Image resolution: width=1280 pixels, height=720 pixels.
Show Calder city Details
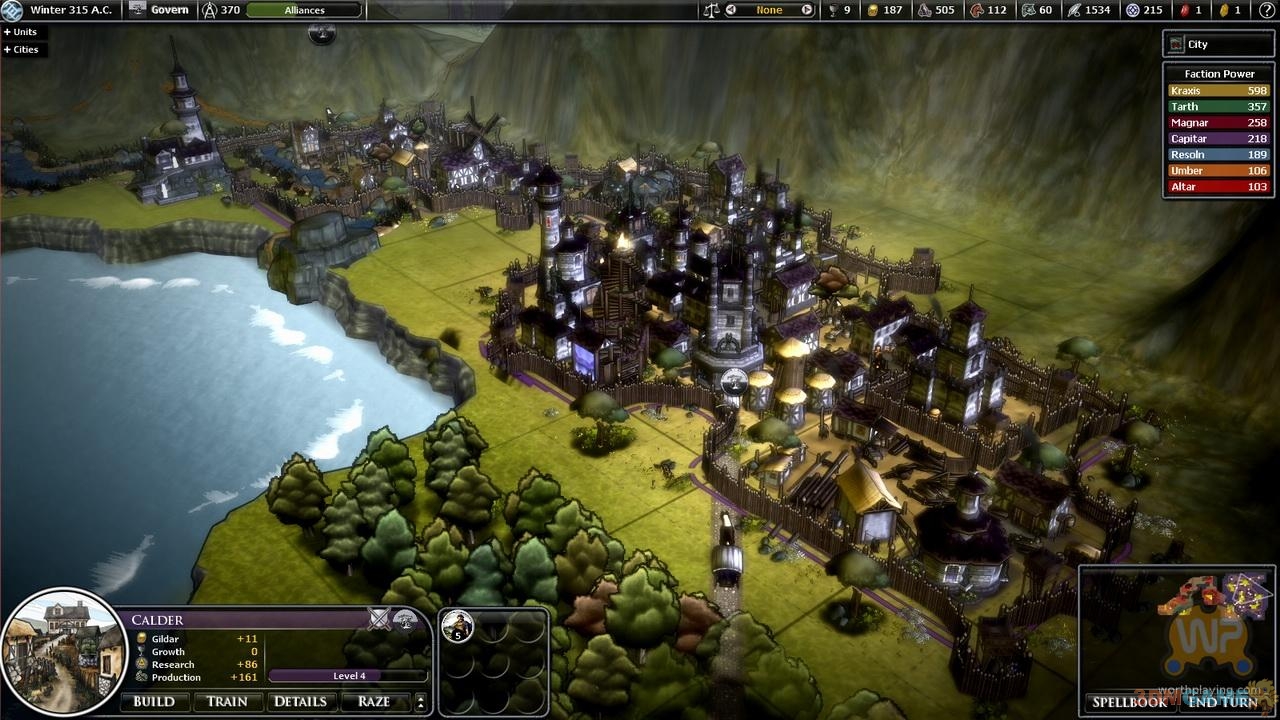click(x=300, y=701)
